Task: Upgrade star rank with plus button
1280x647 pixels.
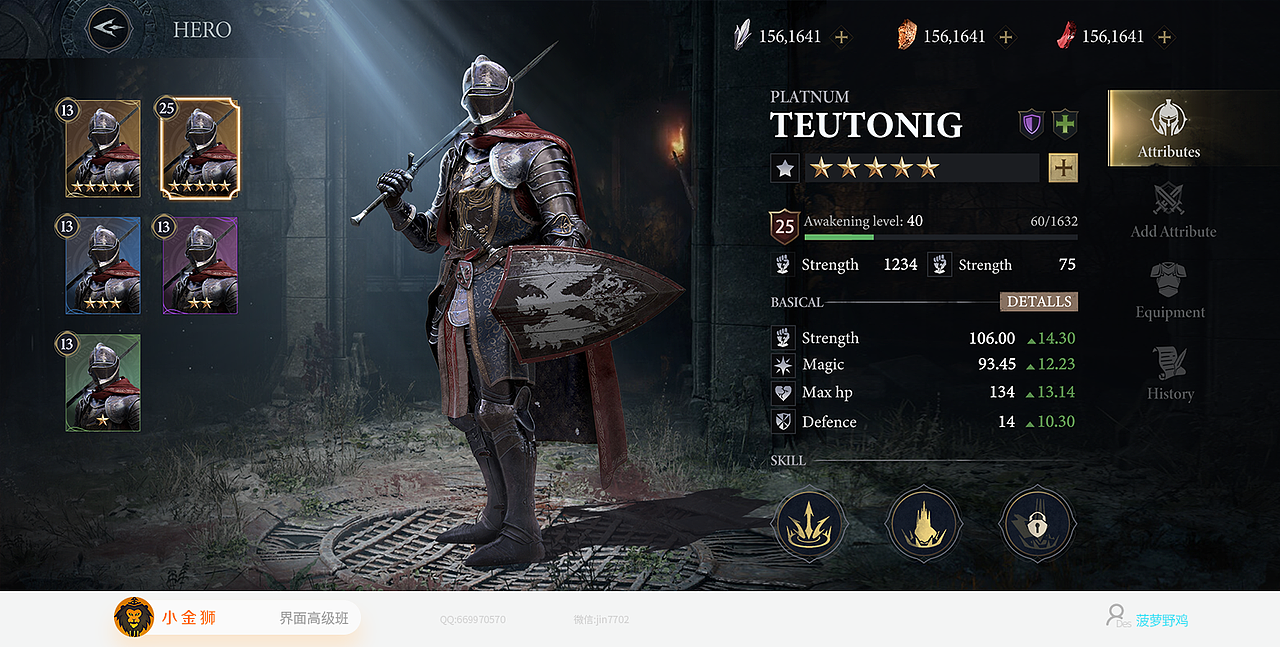Action: [x=1063, y=168]
